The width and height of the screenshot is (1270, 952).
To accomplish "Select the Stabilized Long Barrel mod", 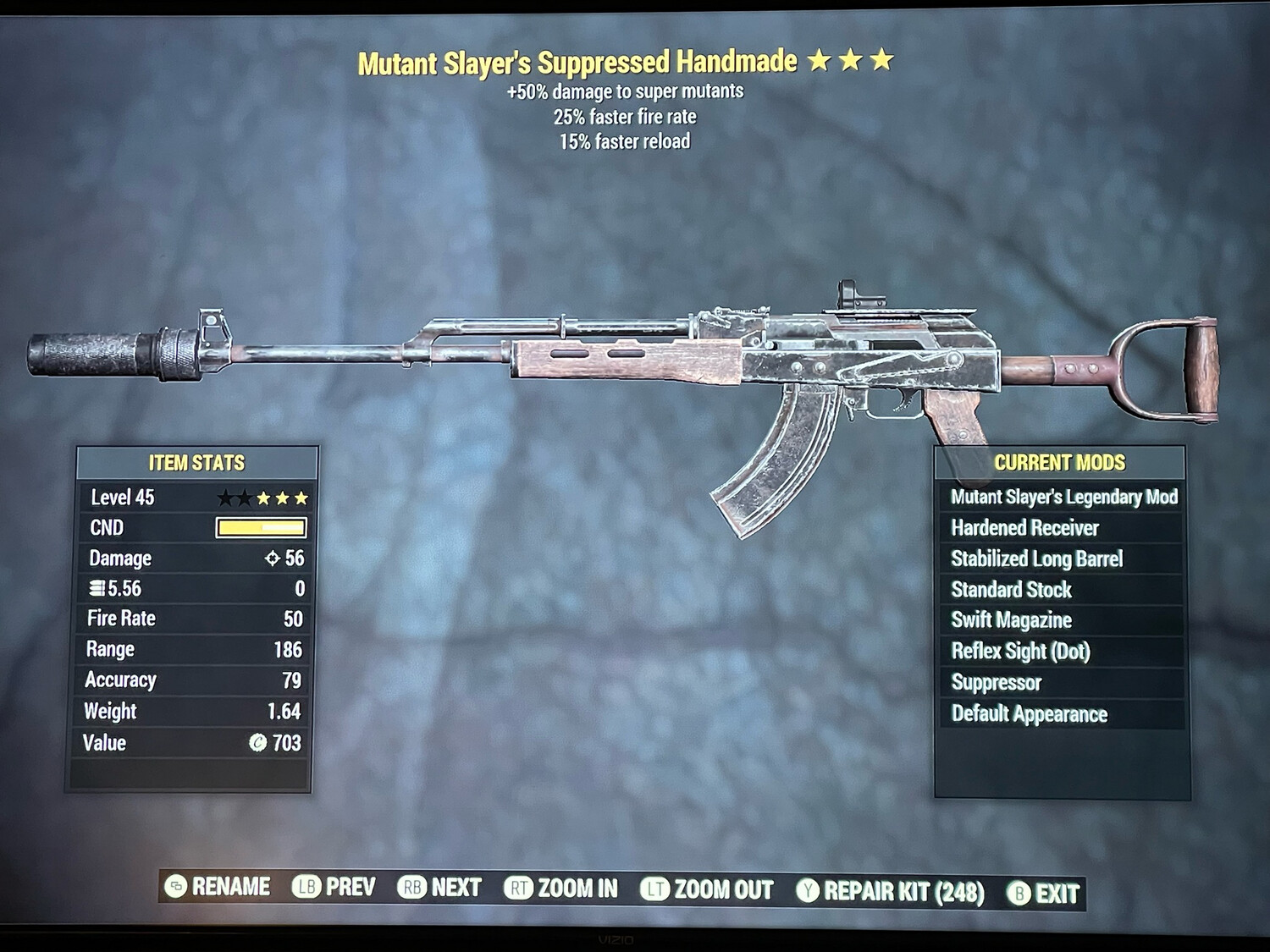I will coord(1036,559).
